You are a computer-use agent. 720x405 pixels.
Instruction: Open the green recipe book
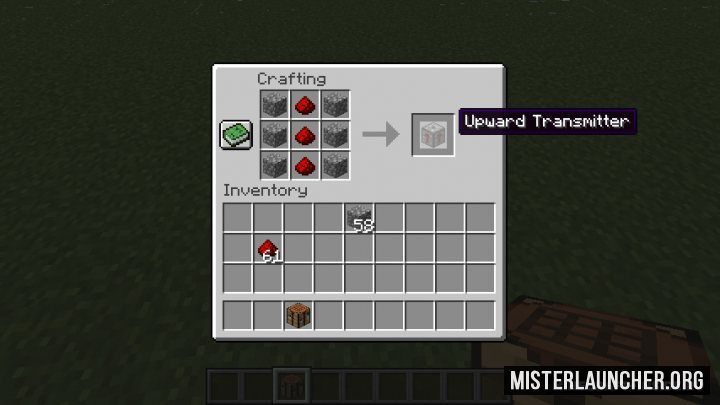(x=236, y=135)
